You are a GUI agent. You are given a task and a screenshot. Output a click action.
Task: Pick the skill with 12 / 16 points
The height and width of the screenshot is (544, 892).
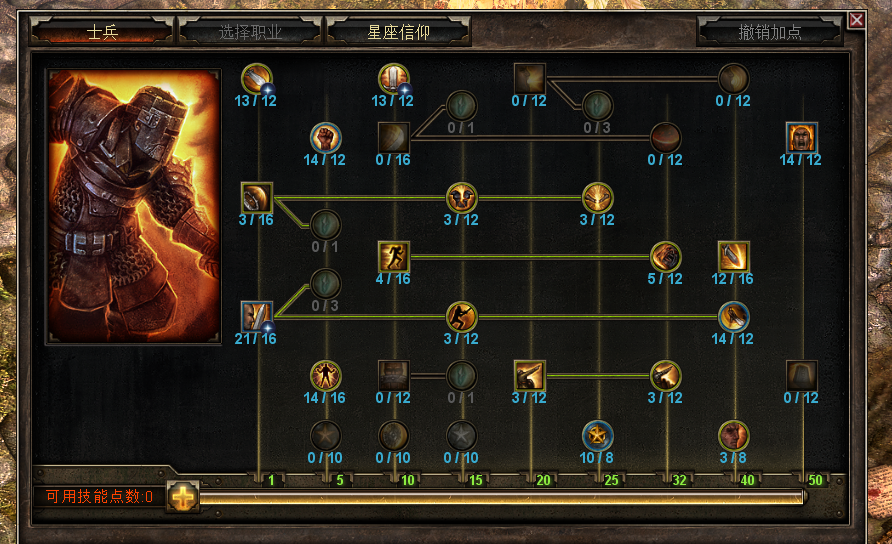coord(734,256)
